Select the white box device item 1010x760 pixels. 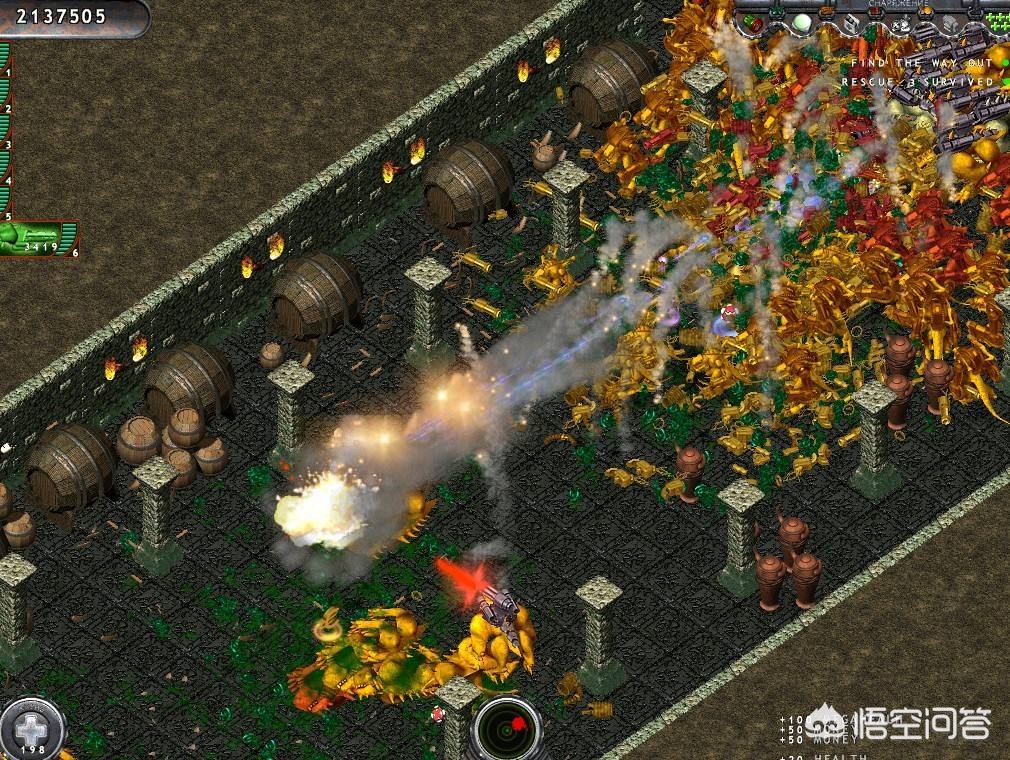tap(852, 23)
